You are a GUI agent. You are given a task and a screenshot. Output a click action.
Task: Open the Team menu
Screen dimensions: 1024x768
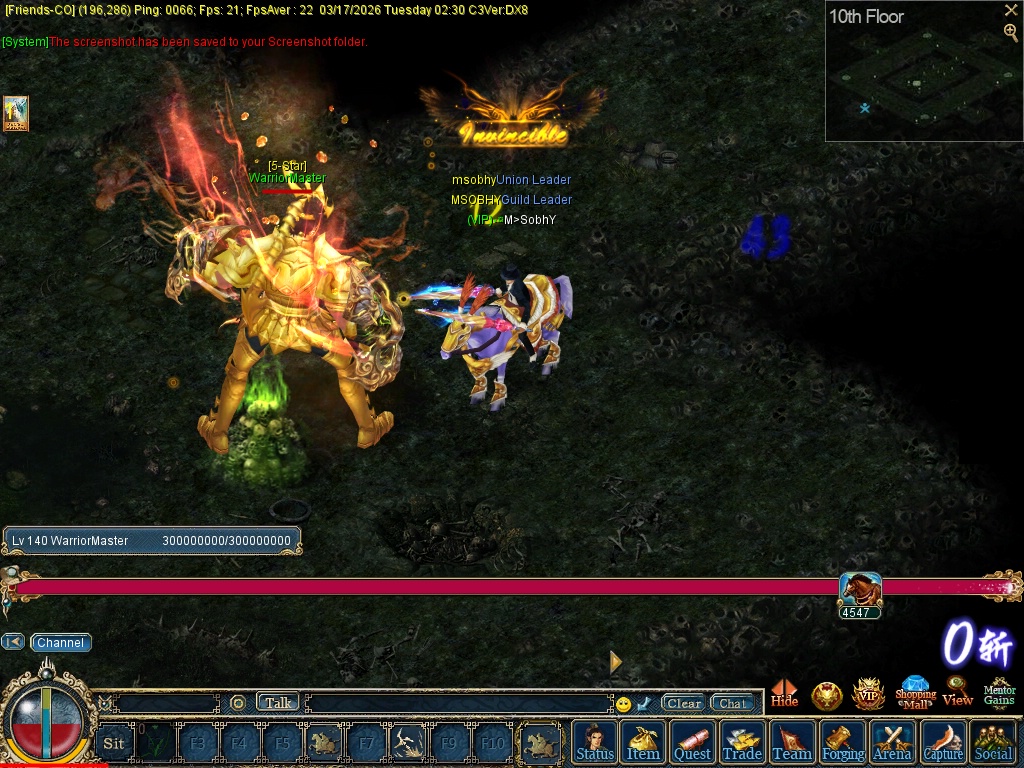792,742
